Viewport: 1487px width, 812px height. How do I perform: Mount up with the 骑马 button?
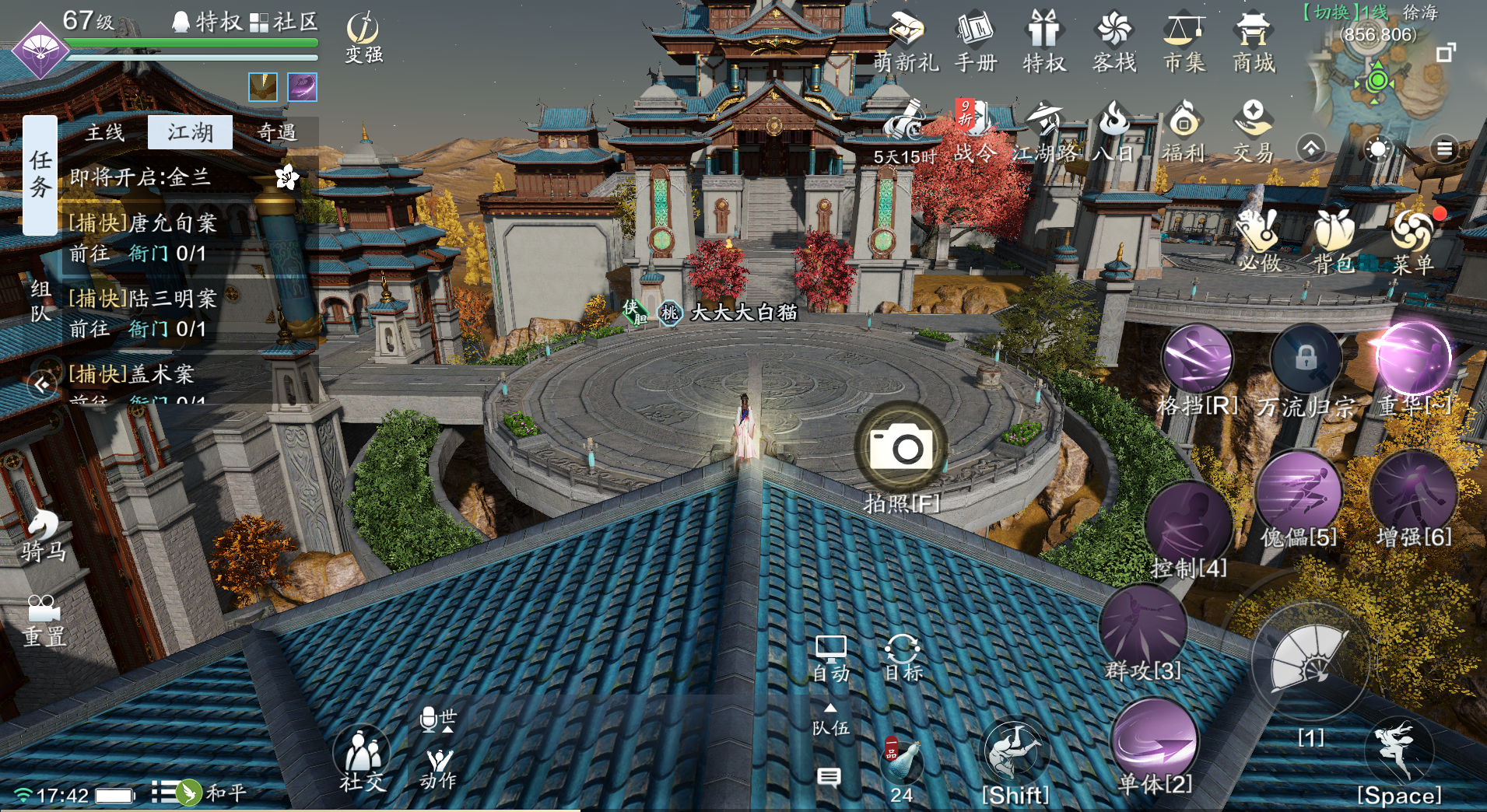coord(43,535)
